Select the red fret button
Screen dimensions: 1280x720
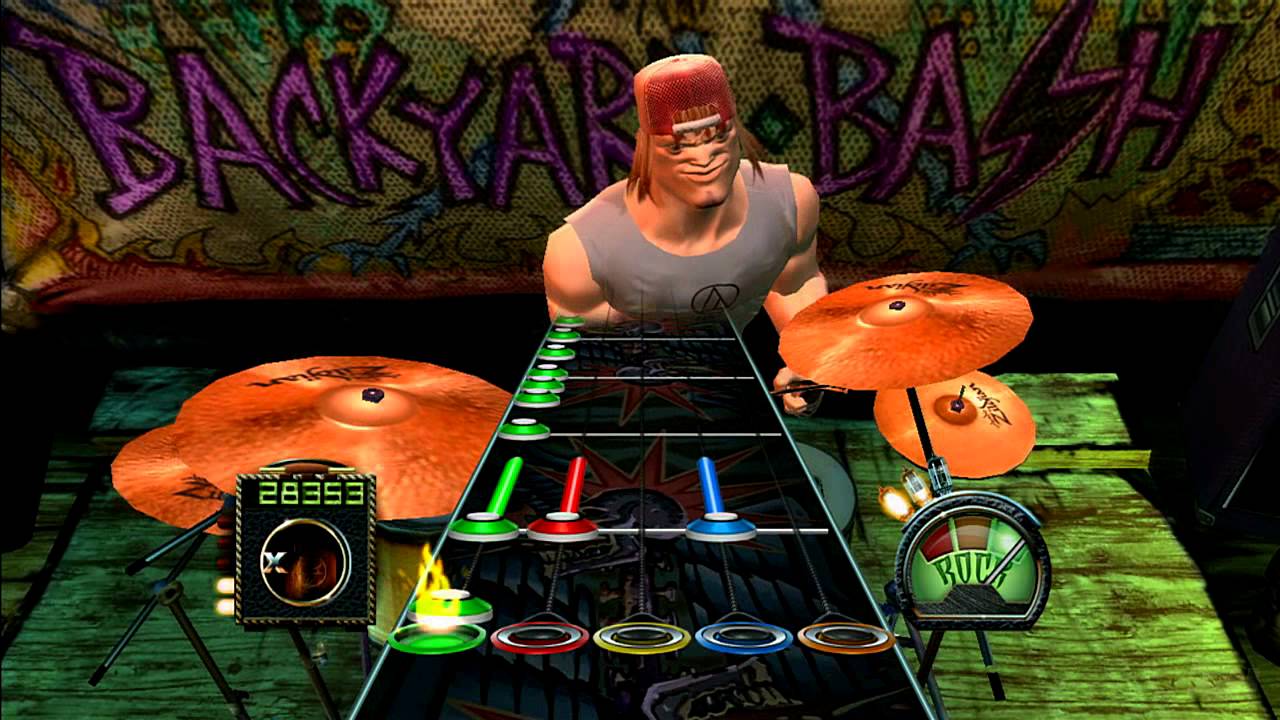pos(538,635)
